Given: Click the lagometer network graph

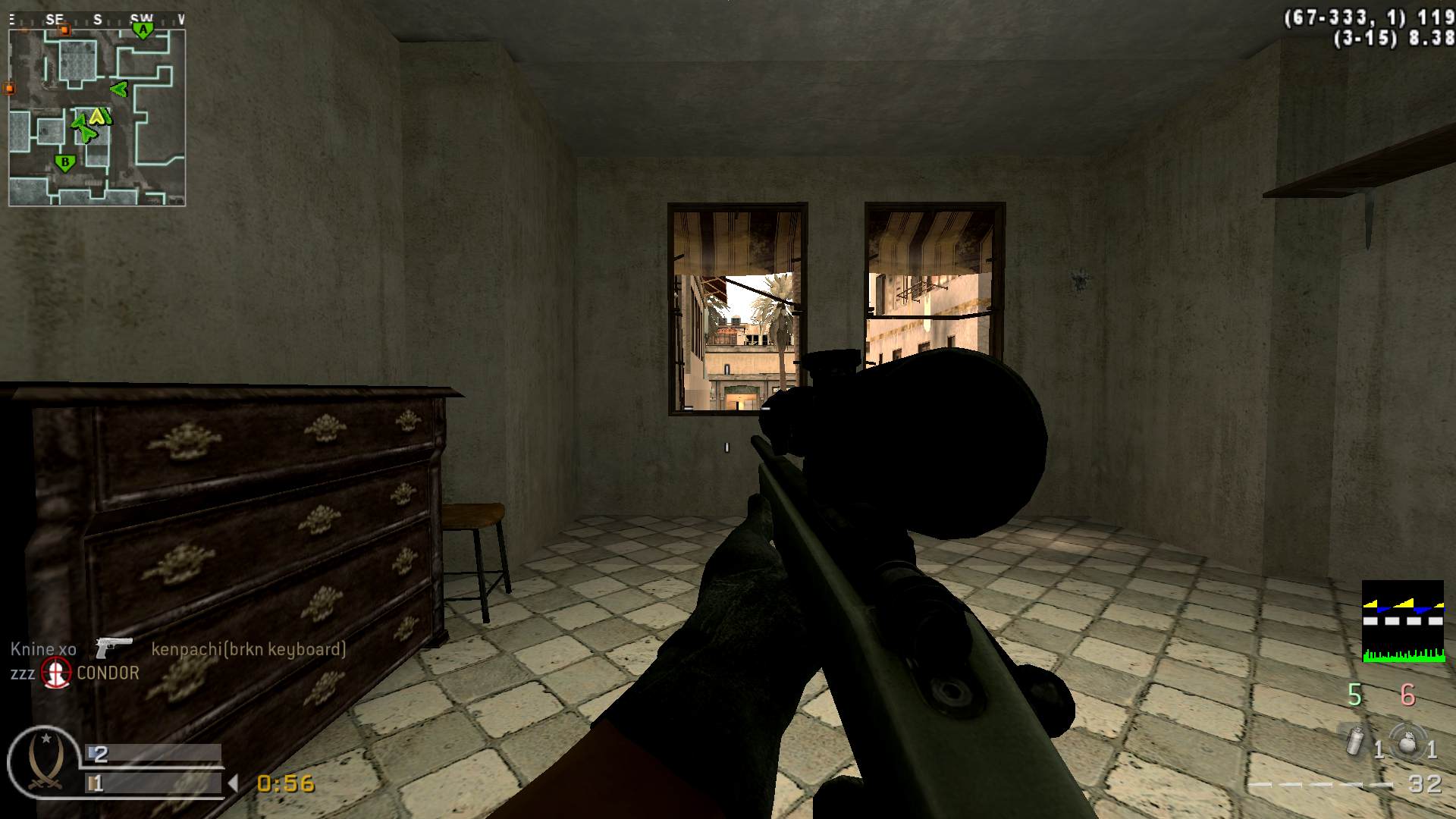Looking at the screenshot, I should [1403, 622].
